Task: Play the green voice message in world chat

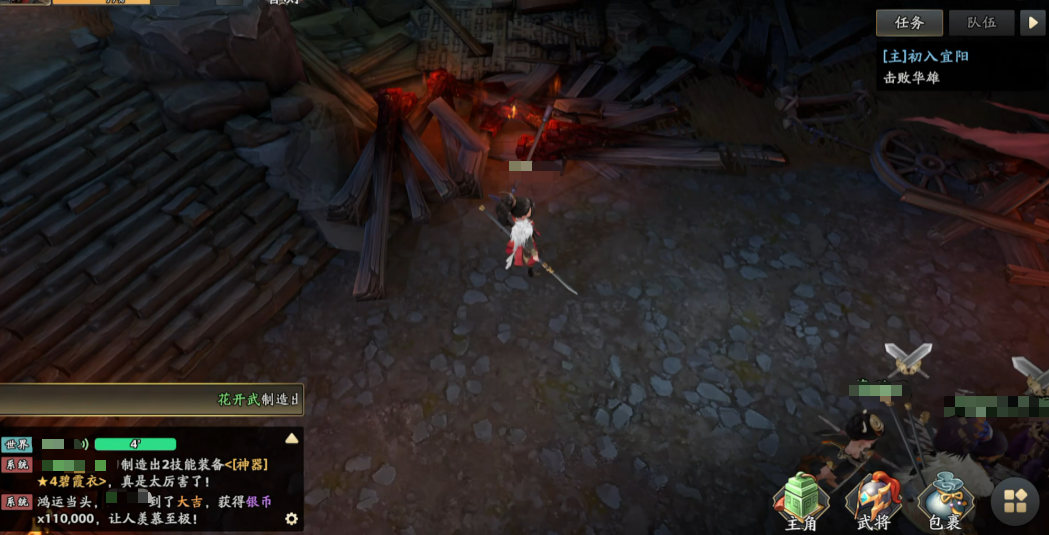Action: (x=135, y=444)
